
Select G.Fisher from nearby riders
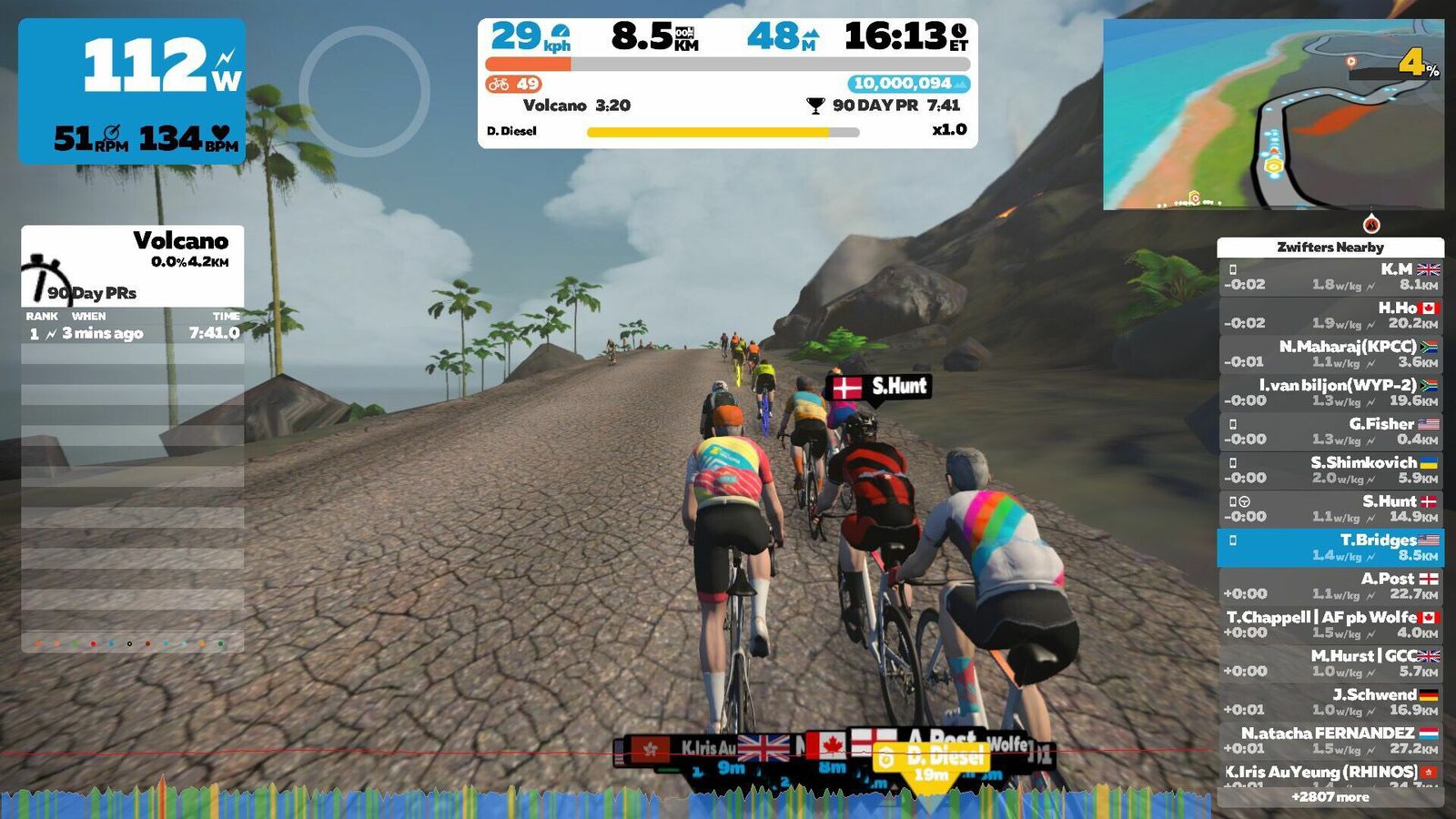point(1330,431)
